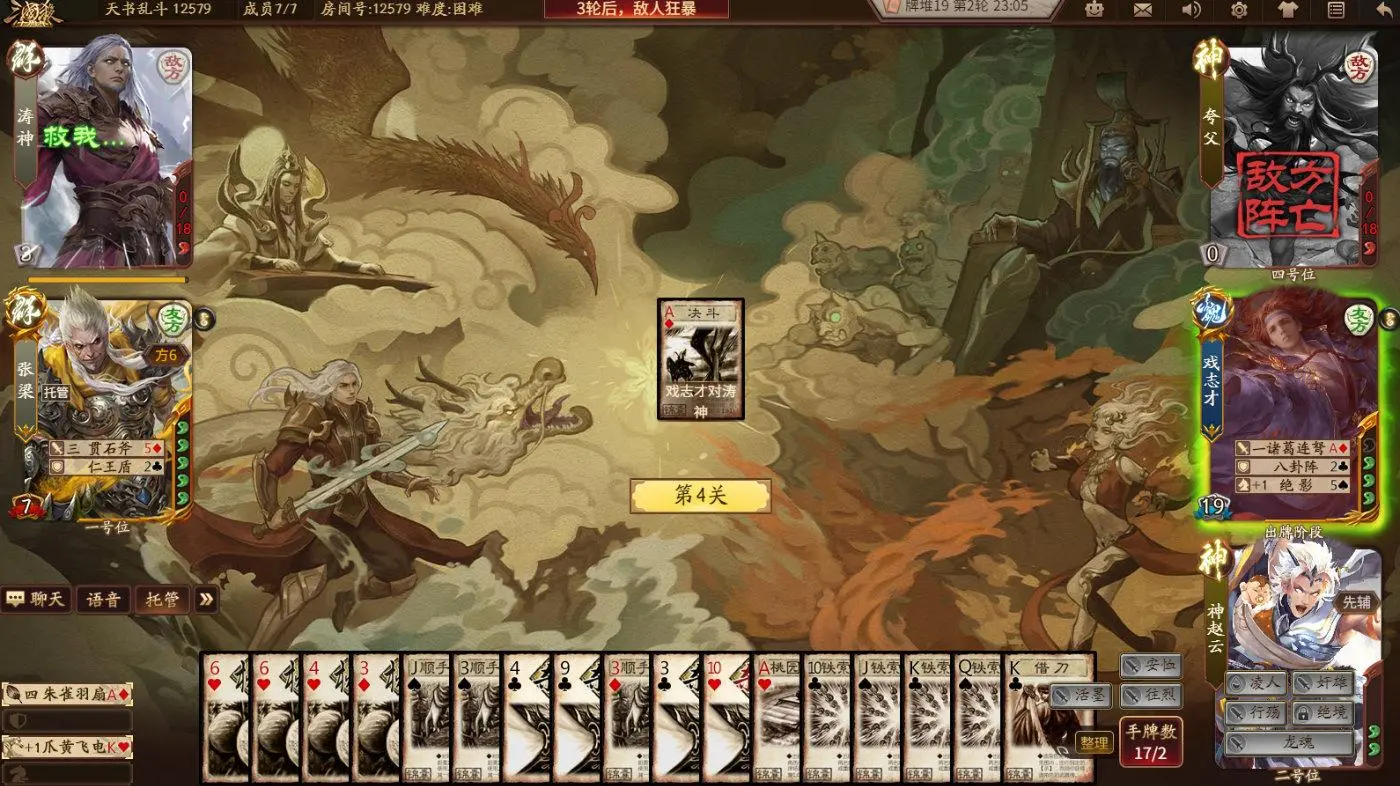
Task: Activate the 往烈 skill
Action: coord(1151,695)
